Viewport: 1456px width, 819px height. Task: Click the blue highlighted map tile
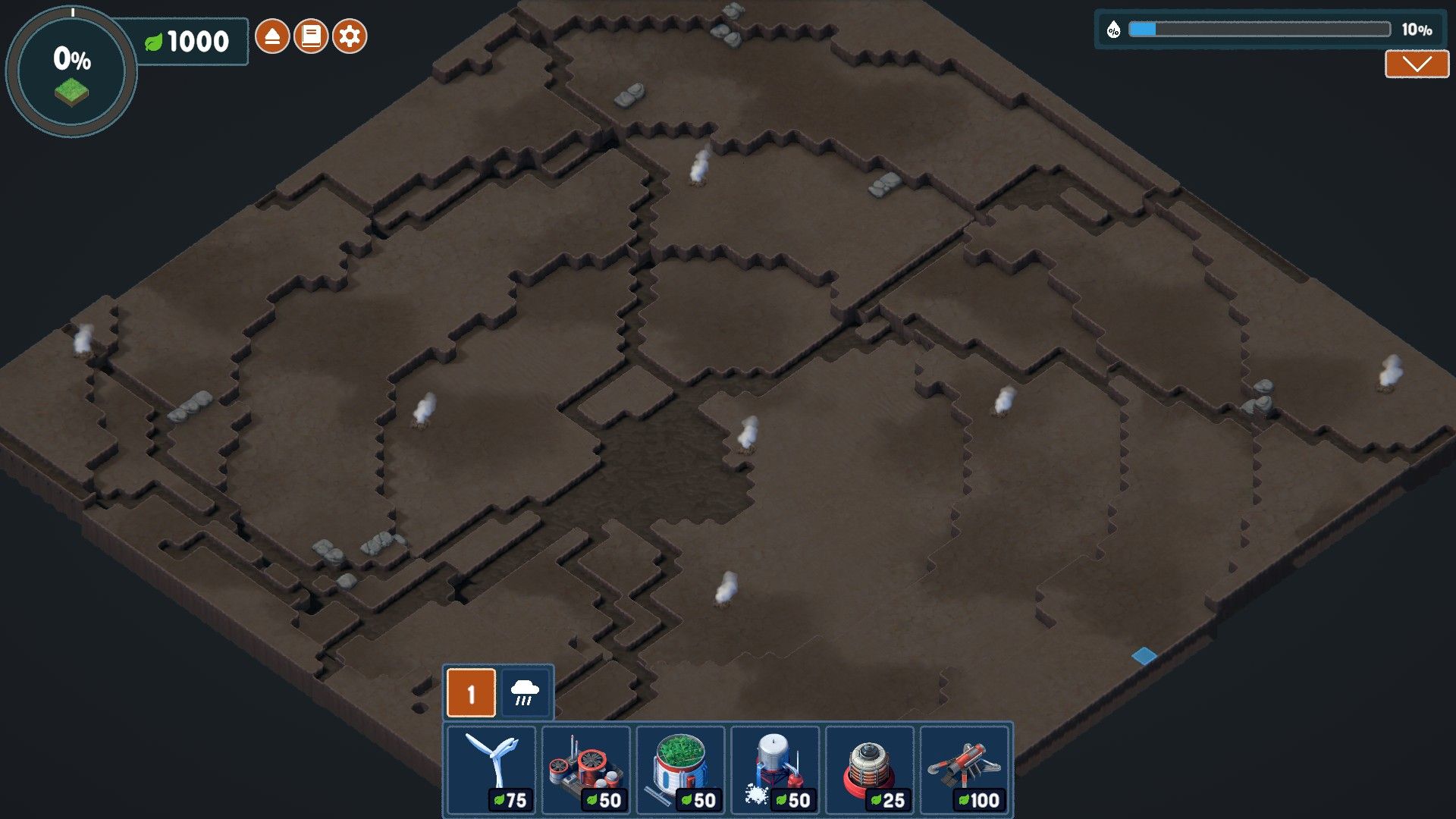[1143, 657]
